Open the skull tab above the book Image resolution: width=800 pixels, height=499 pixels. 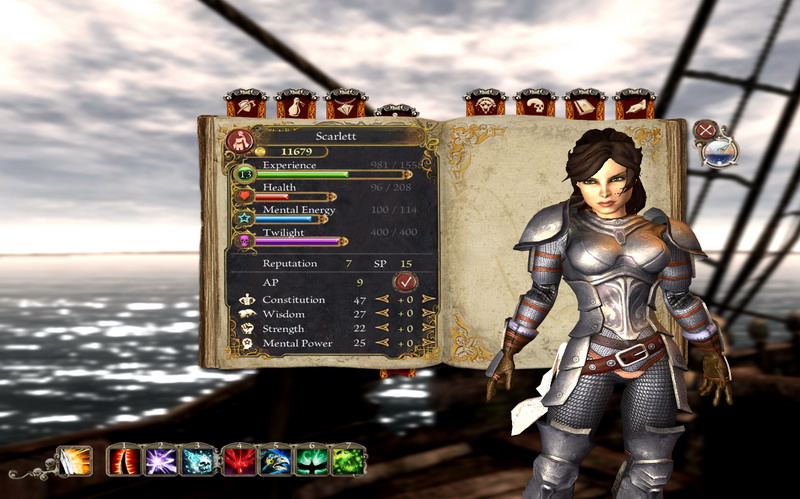click(535, 104)
